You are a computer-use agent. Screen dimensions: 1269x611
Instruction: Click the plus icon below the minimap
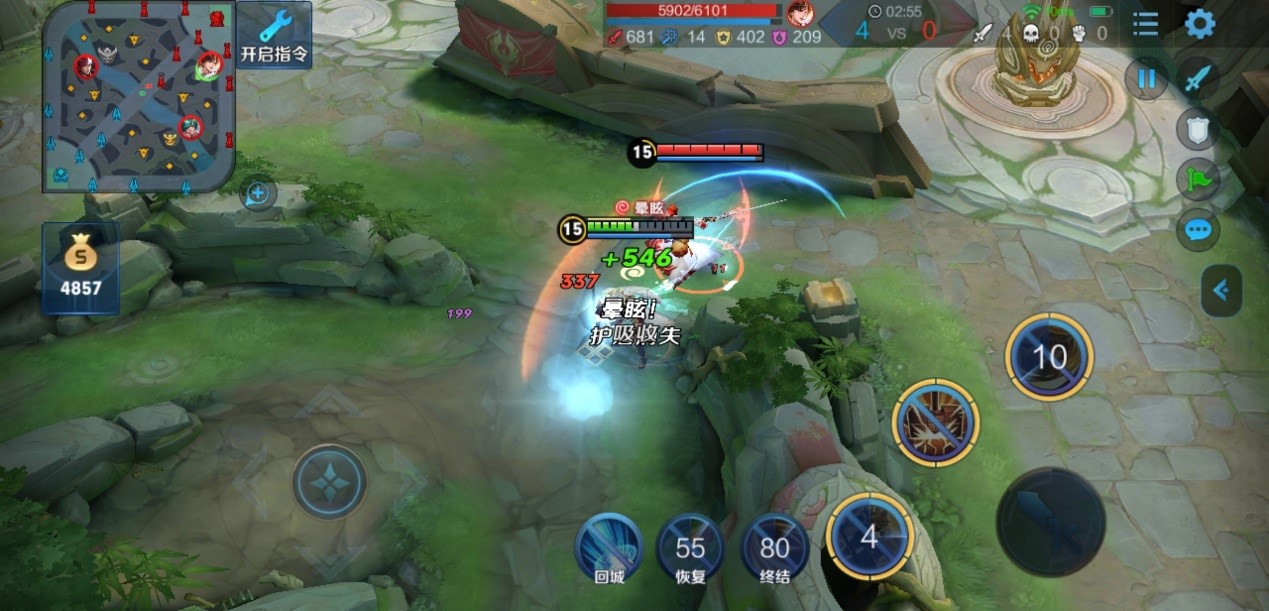pyautogui.click(x=258, y=192)
